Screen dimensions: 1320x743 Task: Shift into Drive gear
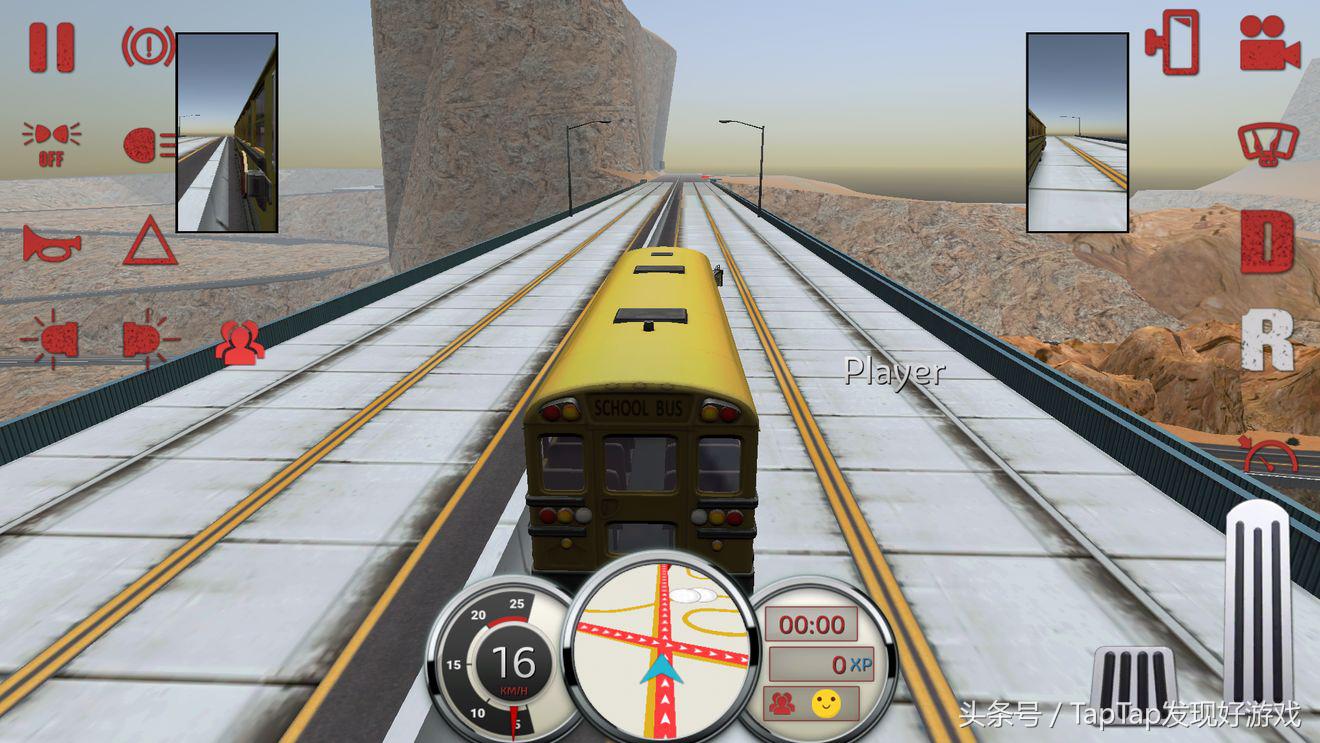tap(1267, 242)
